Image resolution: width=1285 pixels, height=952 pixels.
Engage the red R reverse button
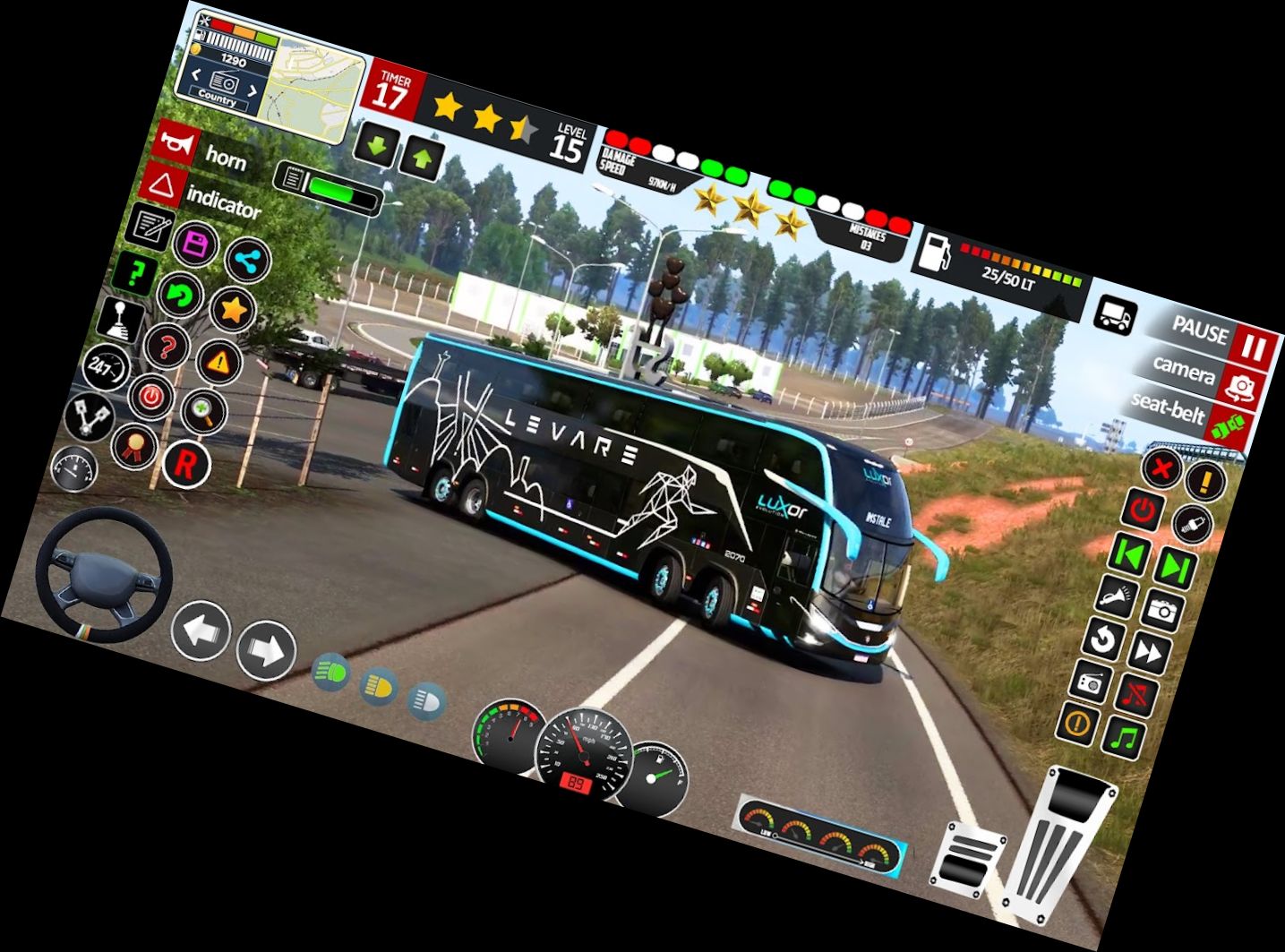[185, 463]
